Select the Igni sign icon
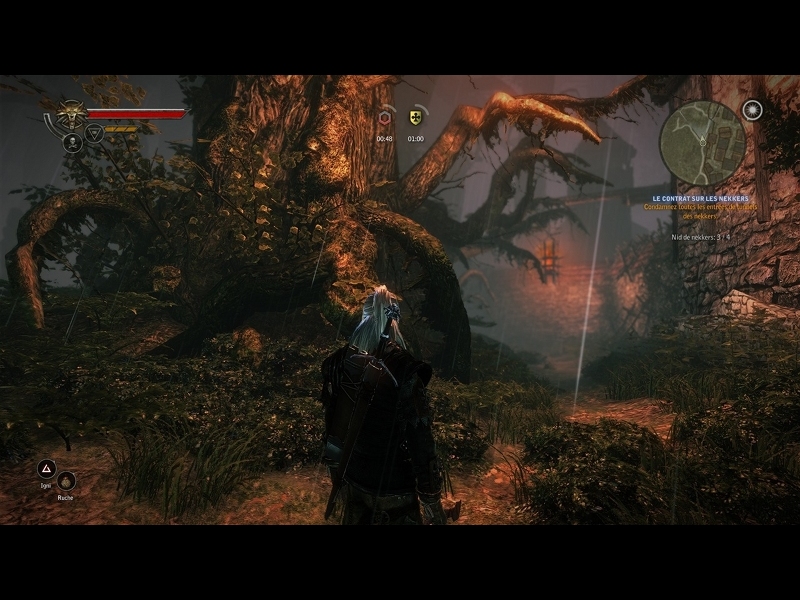The image size is (800, 600). (x=46, y=468)
